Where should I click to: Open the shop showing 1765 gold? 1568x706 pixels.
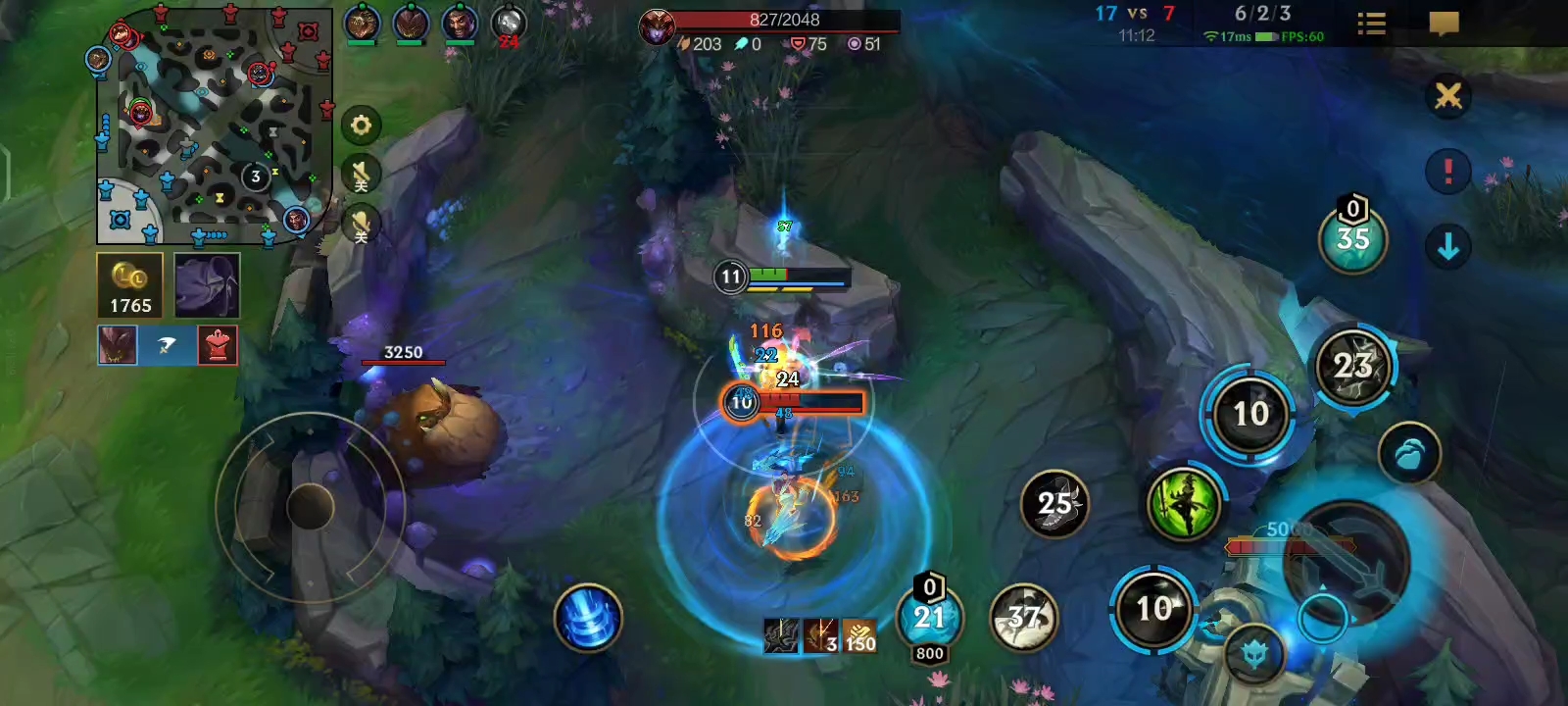click(129, 285)
